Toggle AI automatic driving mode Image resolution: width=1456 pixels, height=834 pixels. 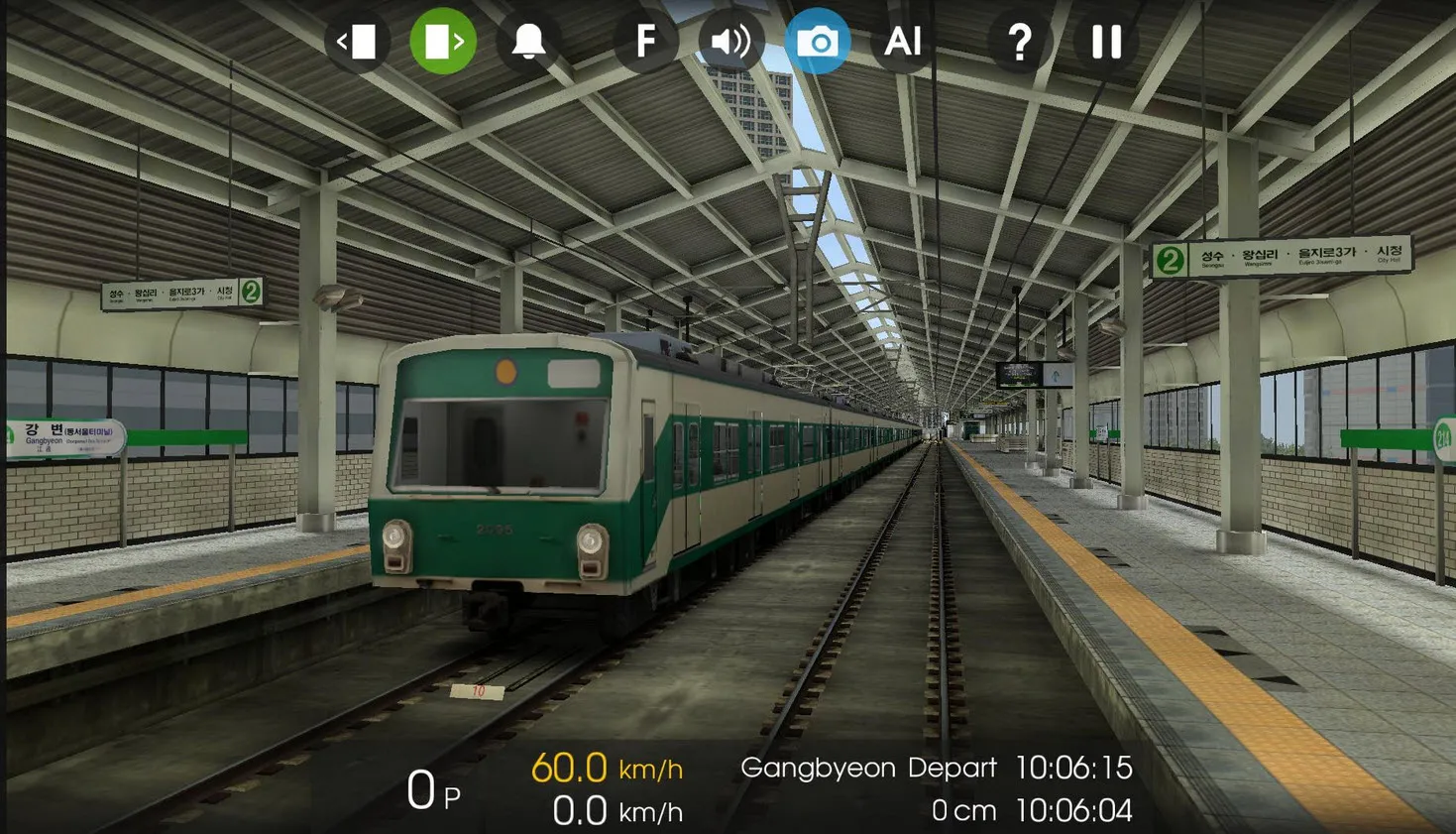pos(903,42)
